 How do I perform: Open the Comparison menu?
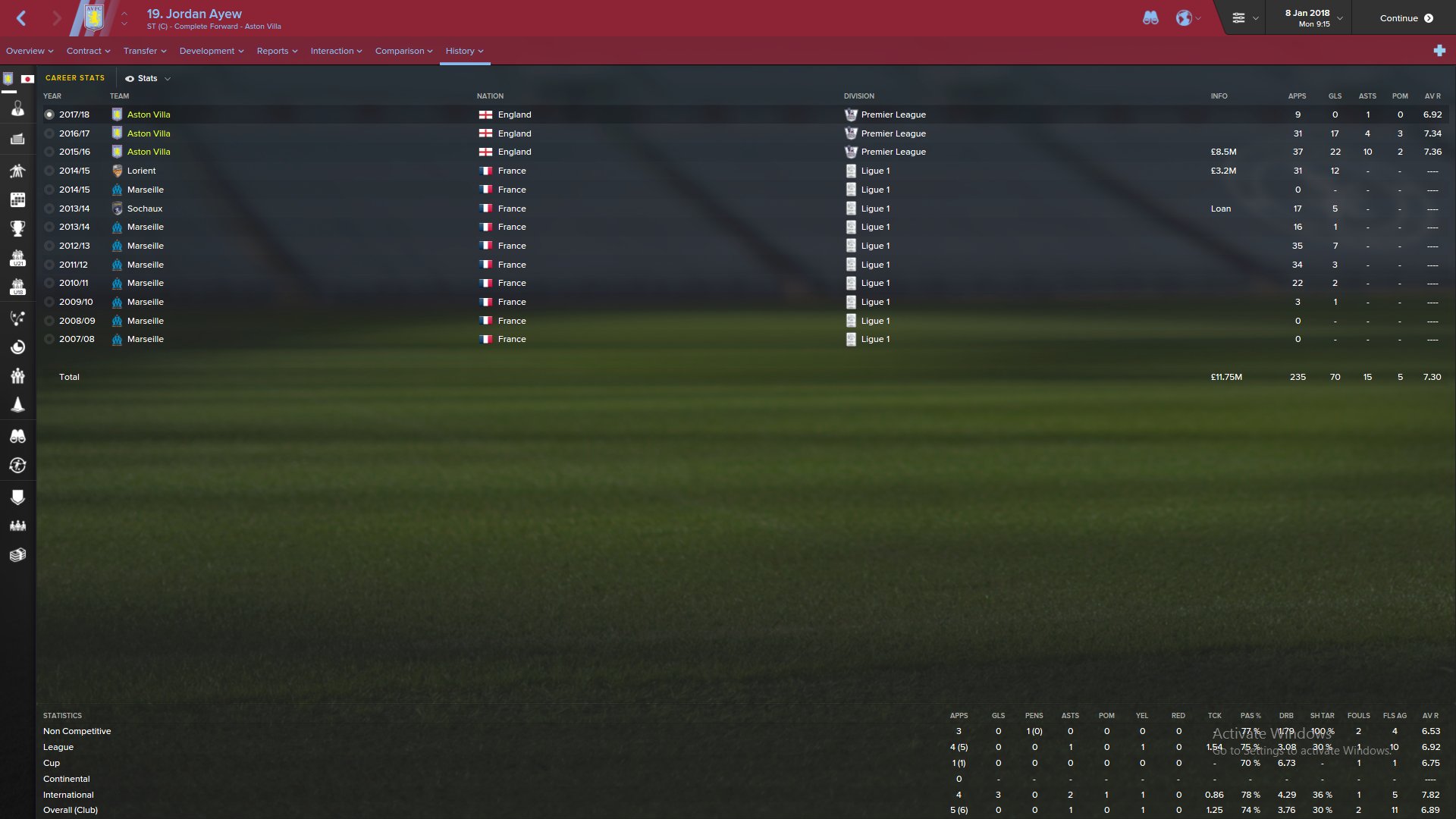pyautogui.click(x=403, y=51)
